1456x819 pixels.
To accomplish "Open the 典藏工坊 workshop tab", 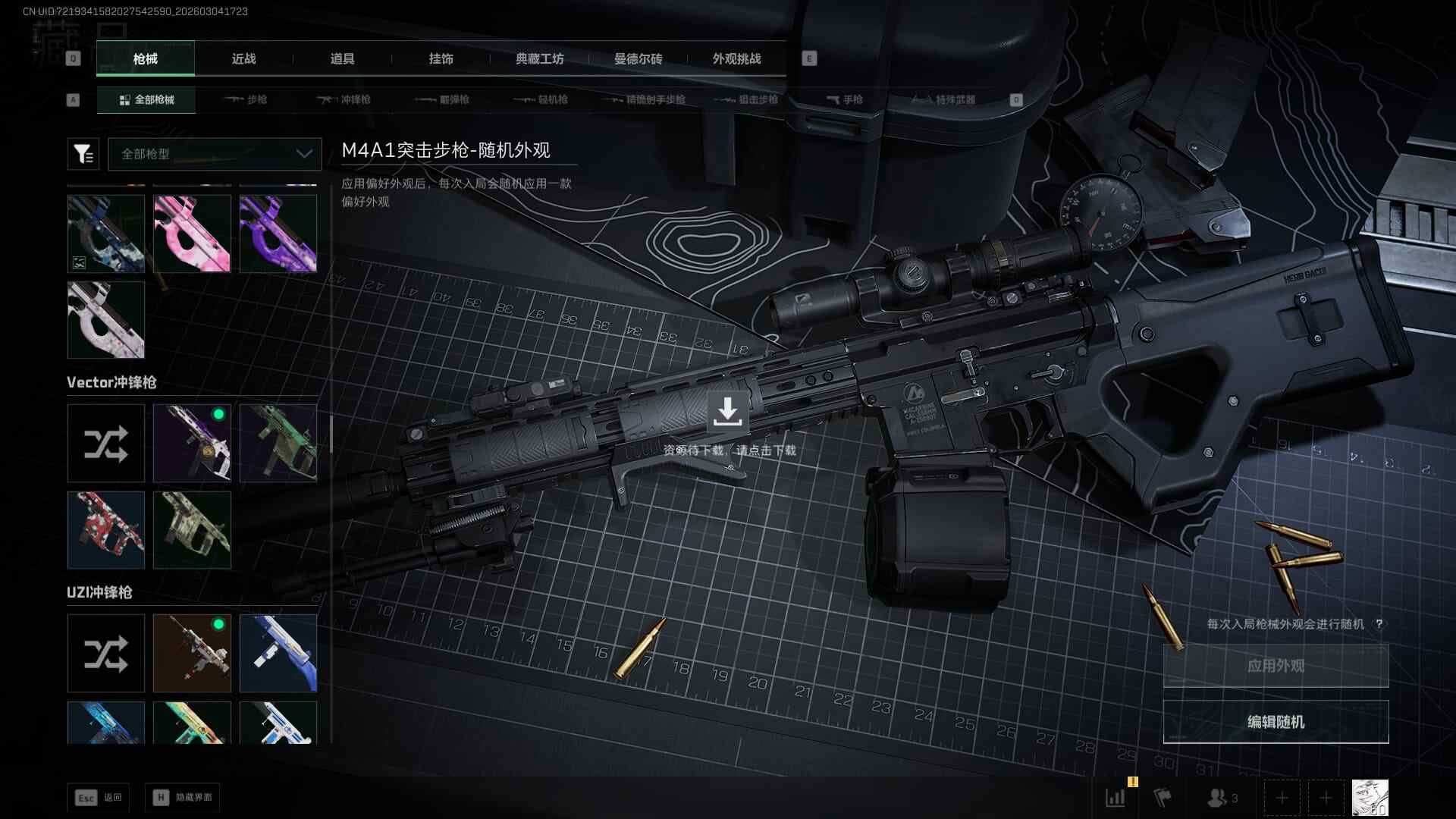I will pyautogui.click(x=539, y=59).
